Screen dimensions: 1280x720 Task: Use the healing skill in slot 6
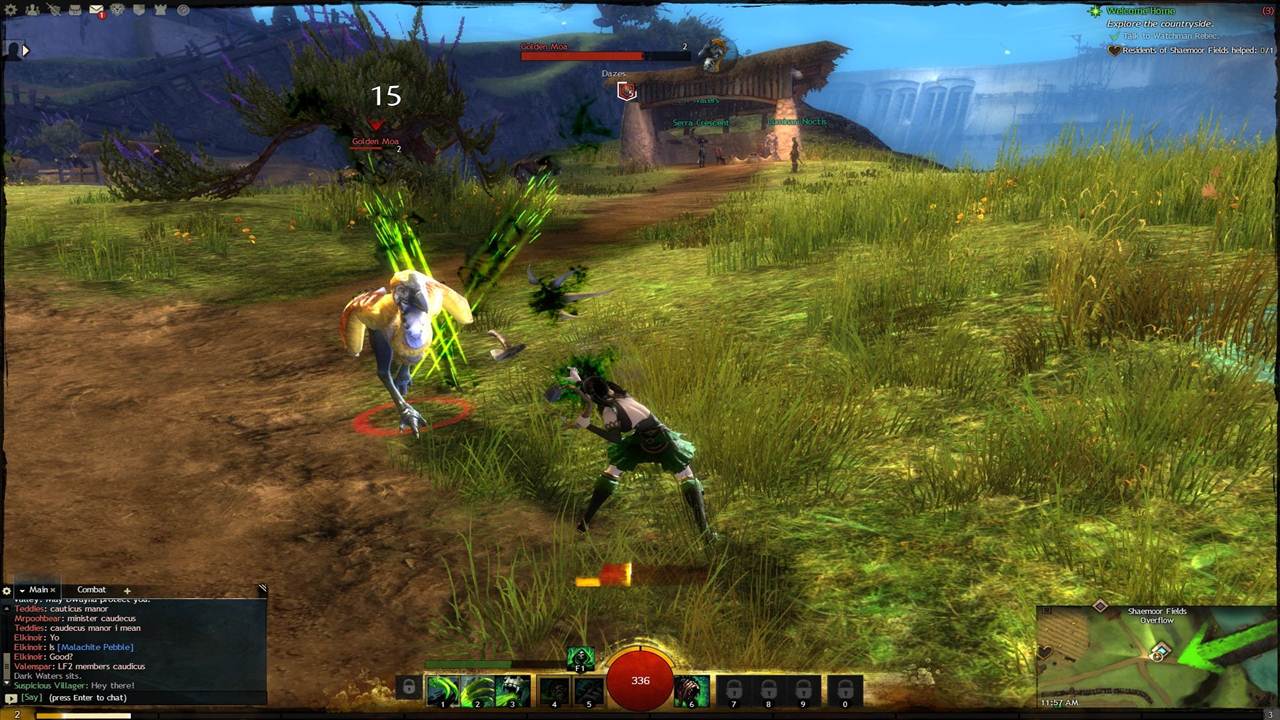[x=691, y=690]
